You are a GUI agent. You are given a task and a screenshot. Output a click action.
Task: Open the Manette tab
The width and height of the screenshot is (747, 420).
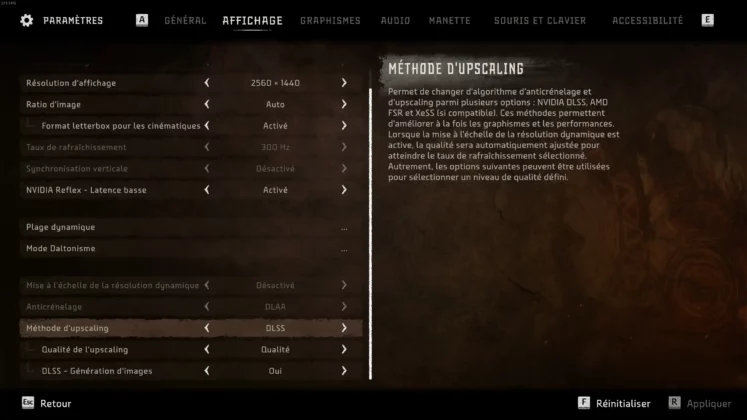450,20
